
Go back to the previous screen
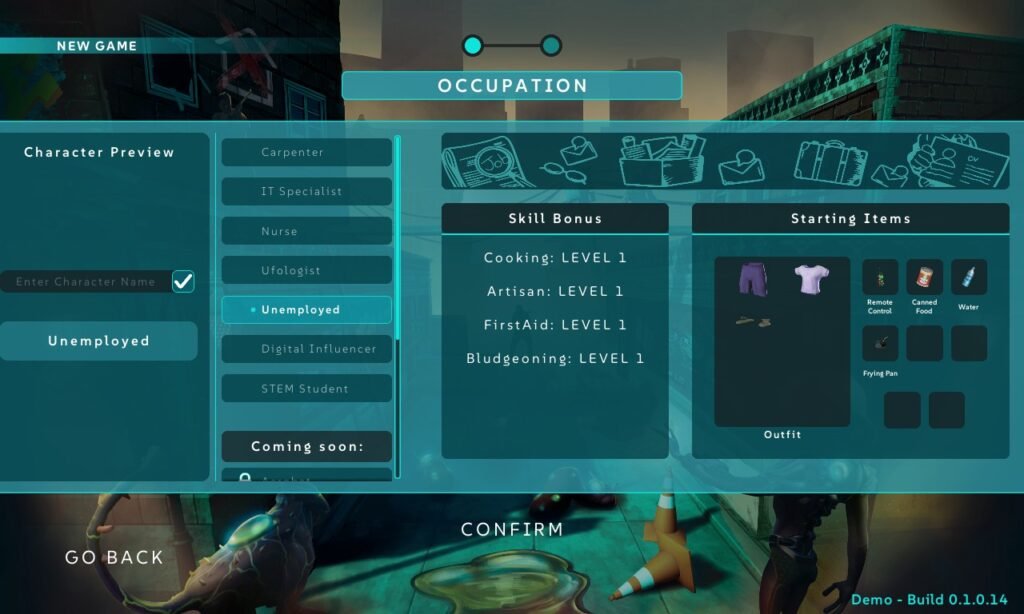[x=114, y=557]
